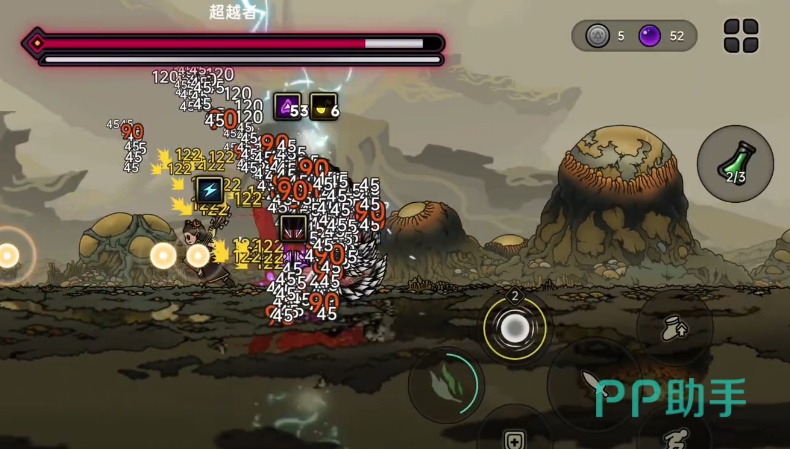The height and width of the screenshot is (449, 790).
Task: Activate the green leaf skill
Action: pyautogui.click(x=446, y=385)
